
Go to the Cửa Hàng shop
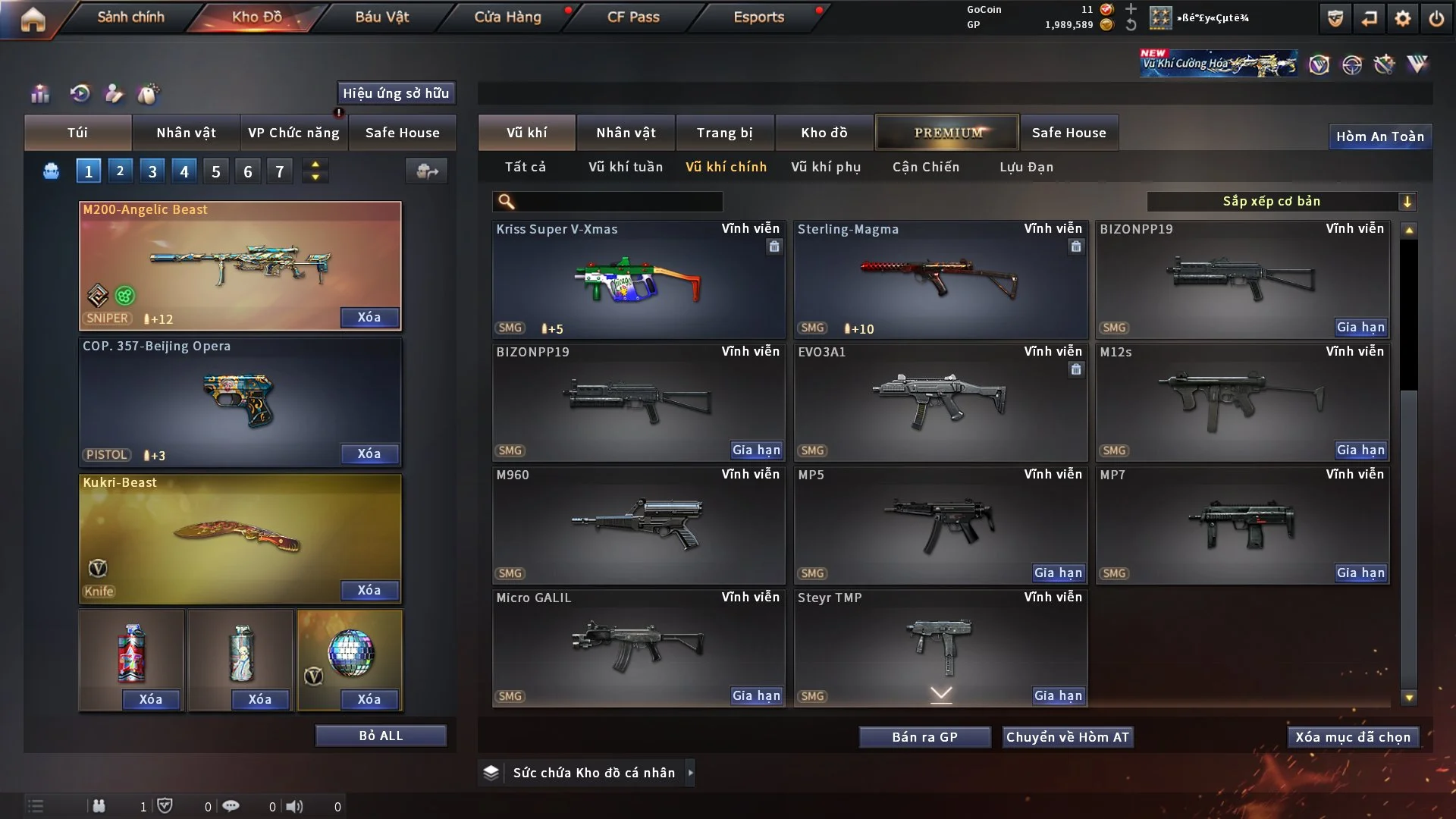point(507,17)
